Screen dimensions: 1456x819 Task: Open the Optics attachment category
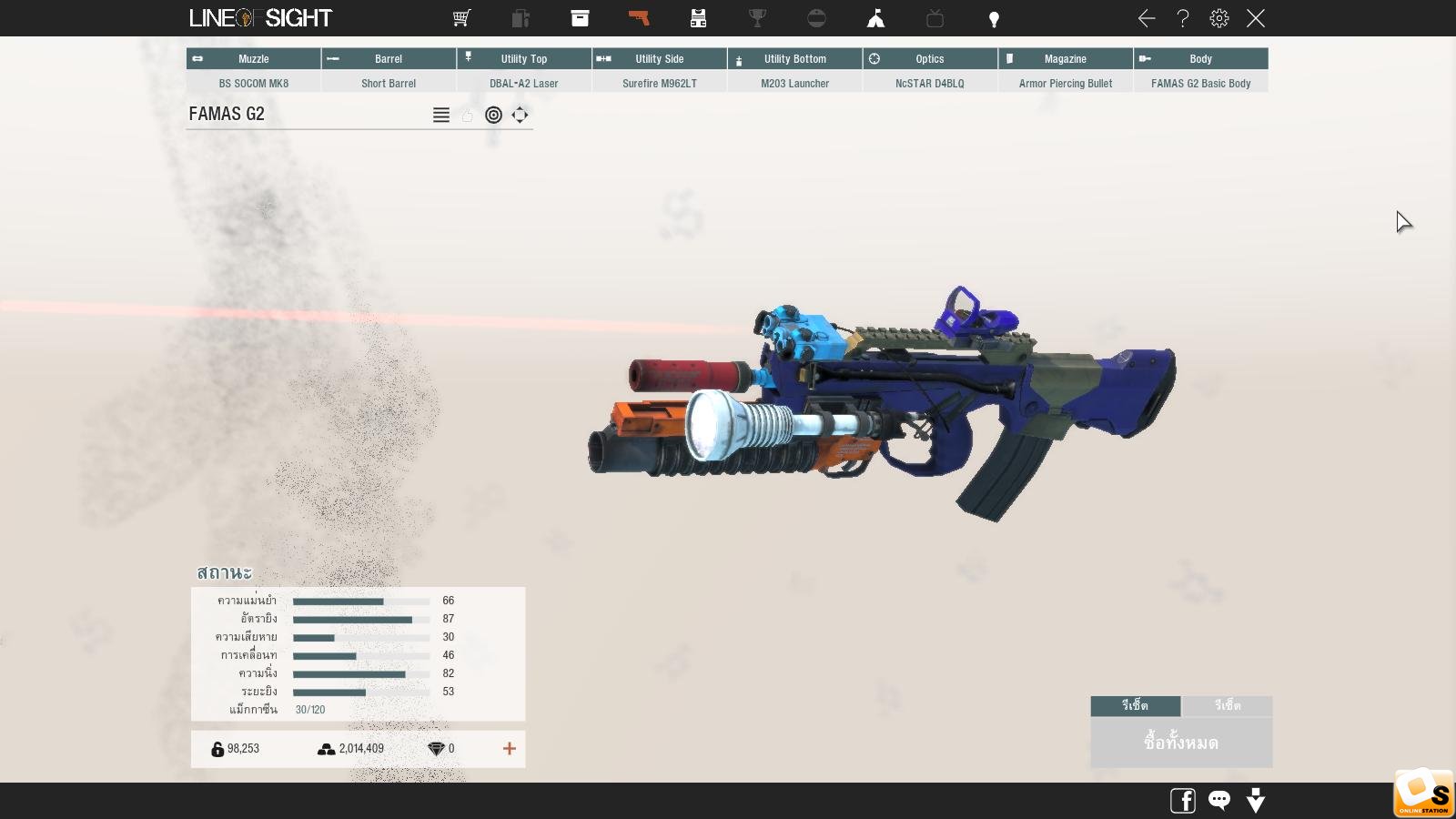pyautogui.click(x=929, y=59)
